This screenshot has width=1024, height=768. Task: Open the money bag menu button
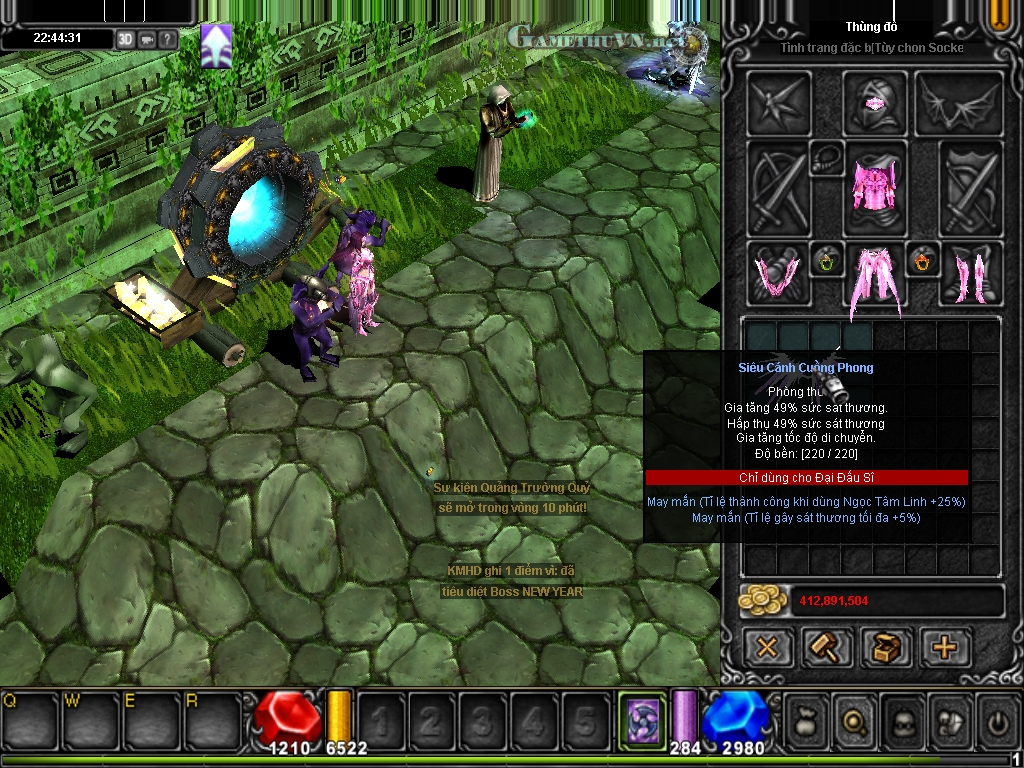(x=808, y=720)
